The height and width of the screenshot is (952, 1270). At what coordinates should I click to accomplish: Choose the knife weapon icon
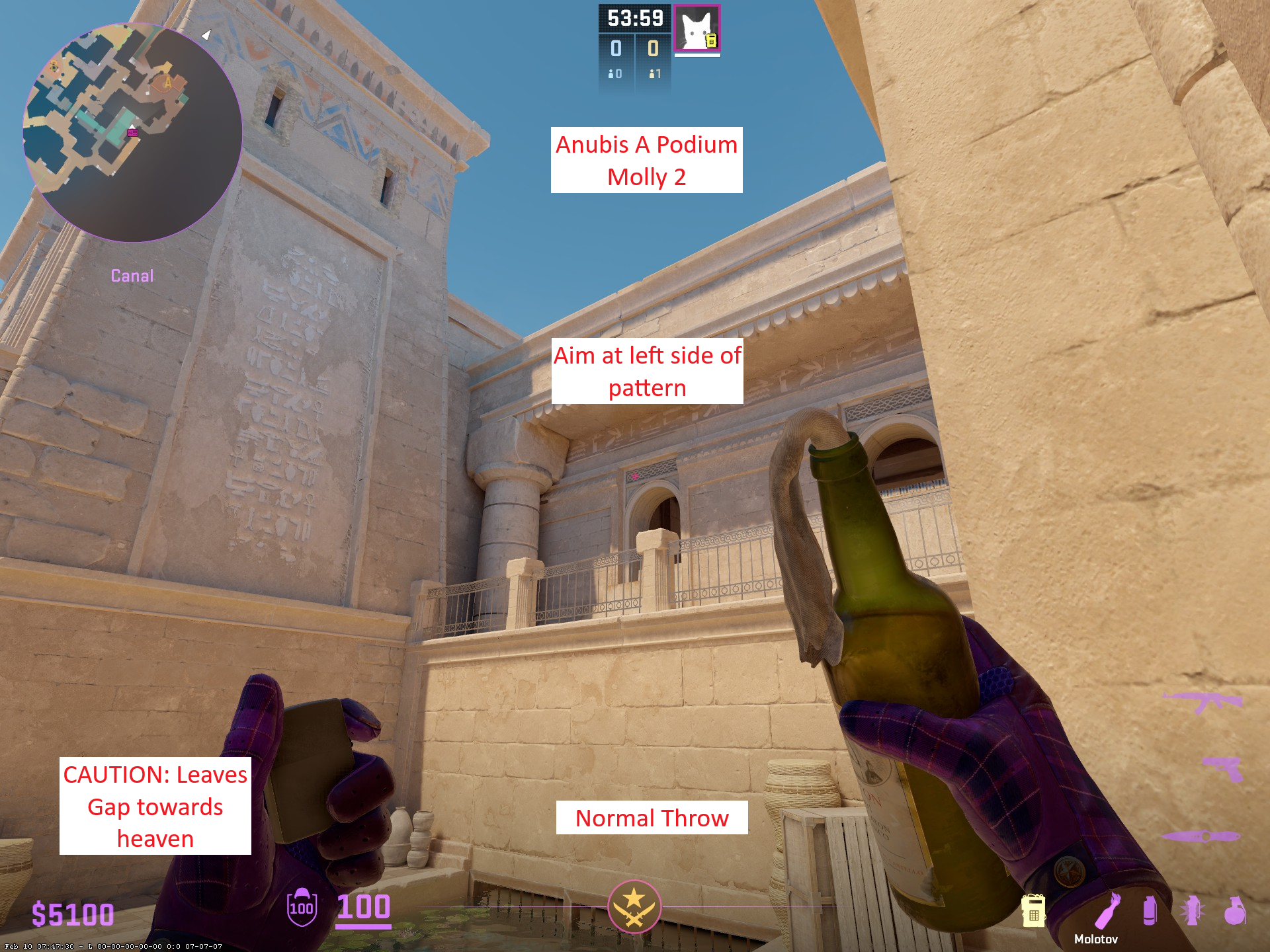1201,837
